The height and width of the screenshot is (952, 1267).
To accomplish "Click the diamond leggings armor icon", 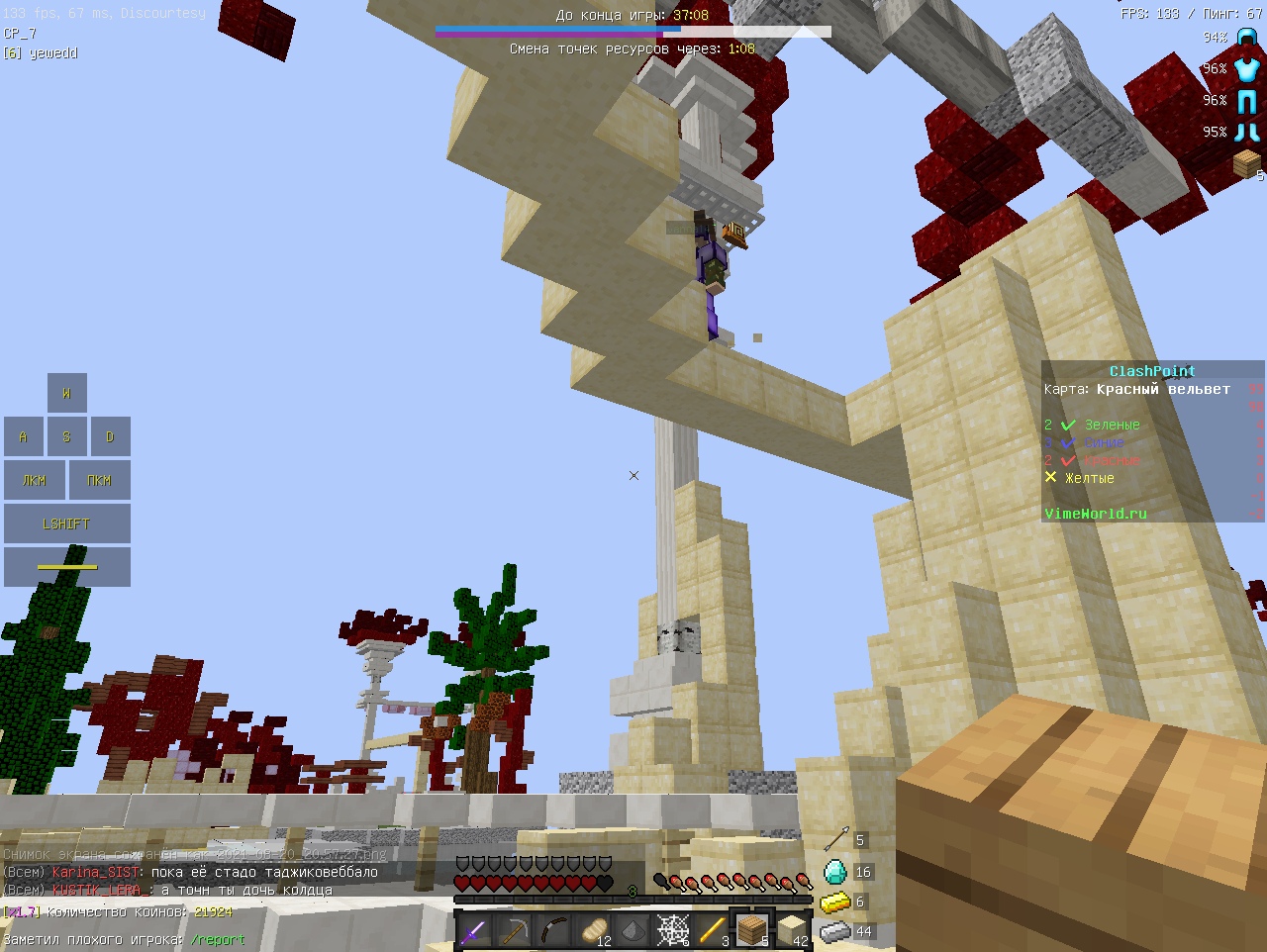I will (1247, 101).
